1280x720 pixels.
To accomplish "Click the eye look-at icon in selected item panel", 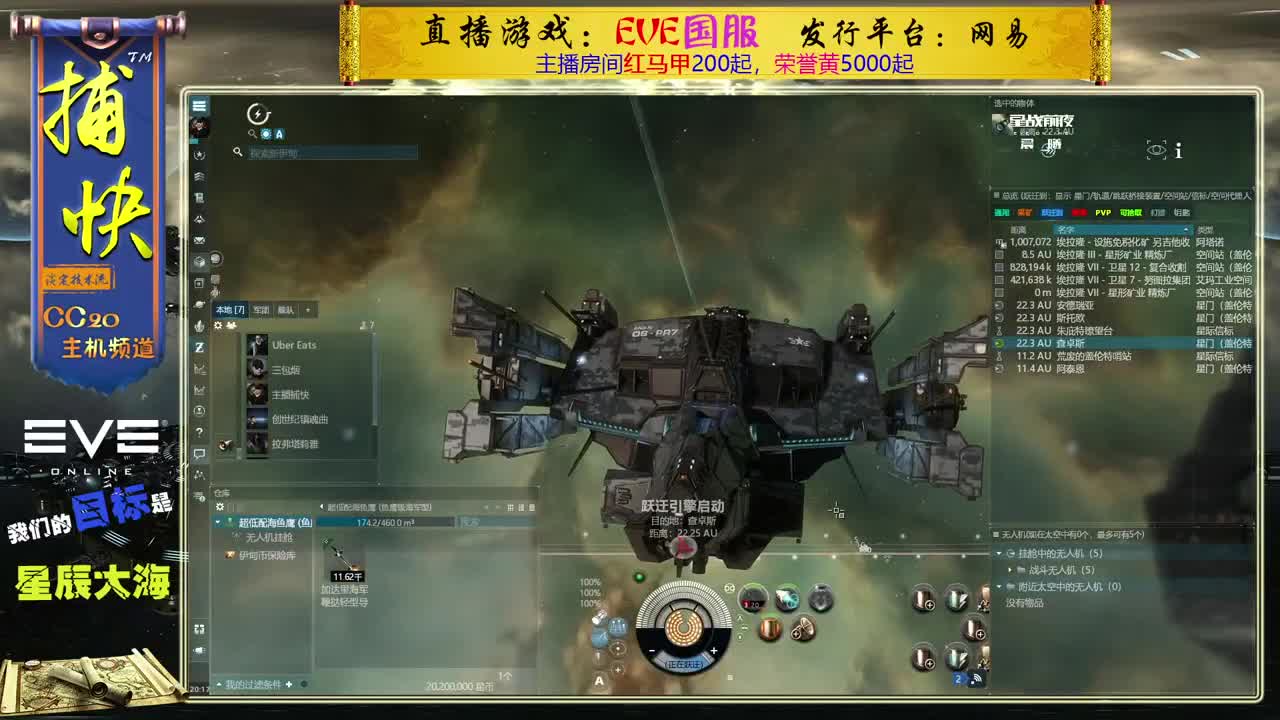I will point(1155,150).
